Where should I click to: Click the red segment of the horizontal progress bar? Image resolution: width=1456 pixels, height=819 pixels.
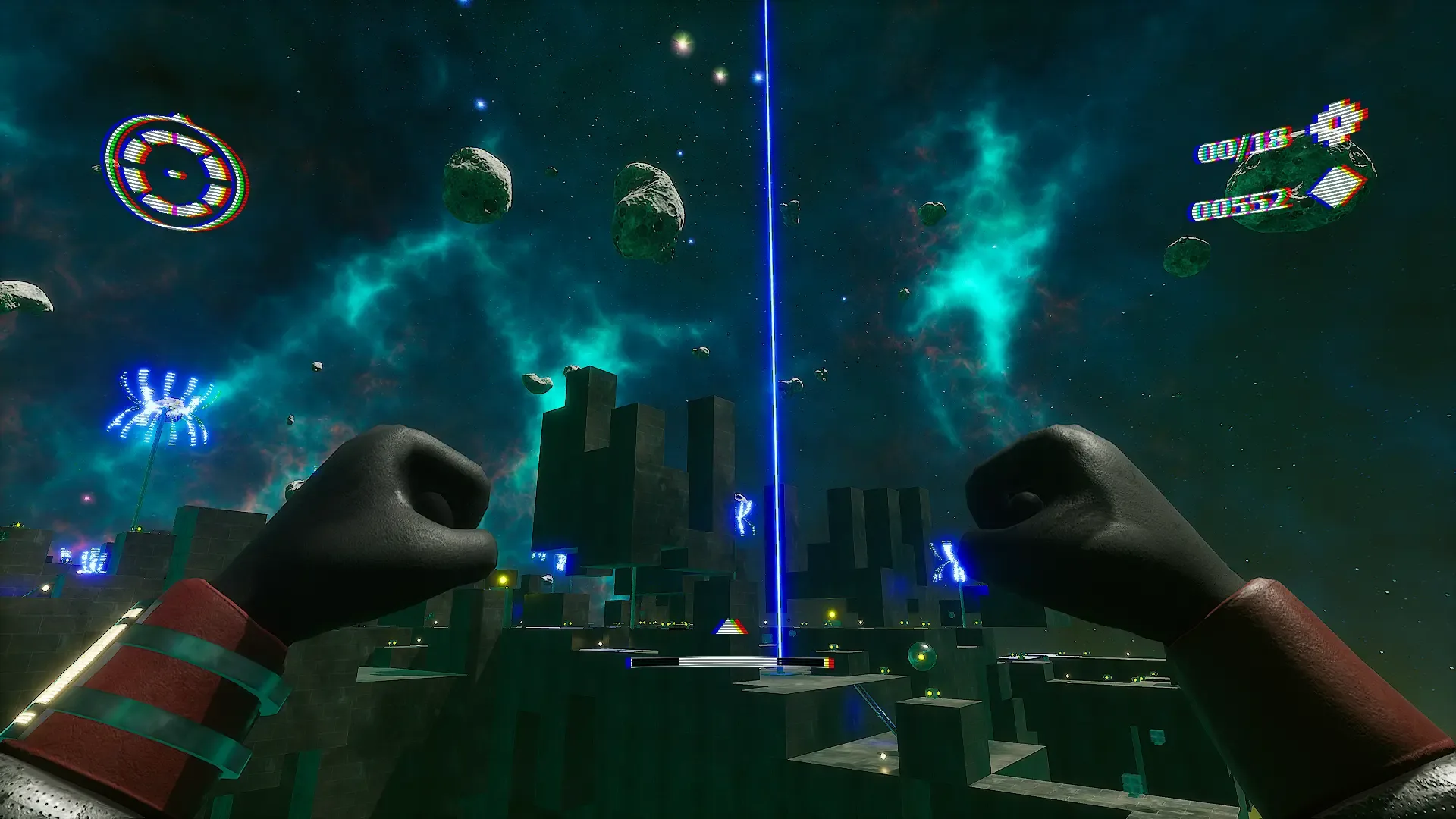832,661
